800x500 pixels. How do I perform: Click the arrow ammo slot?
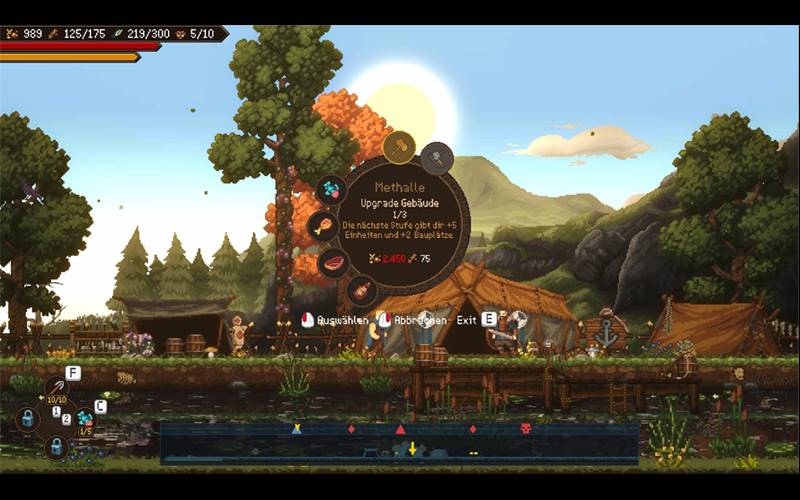click(x=56, y=387)
